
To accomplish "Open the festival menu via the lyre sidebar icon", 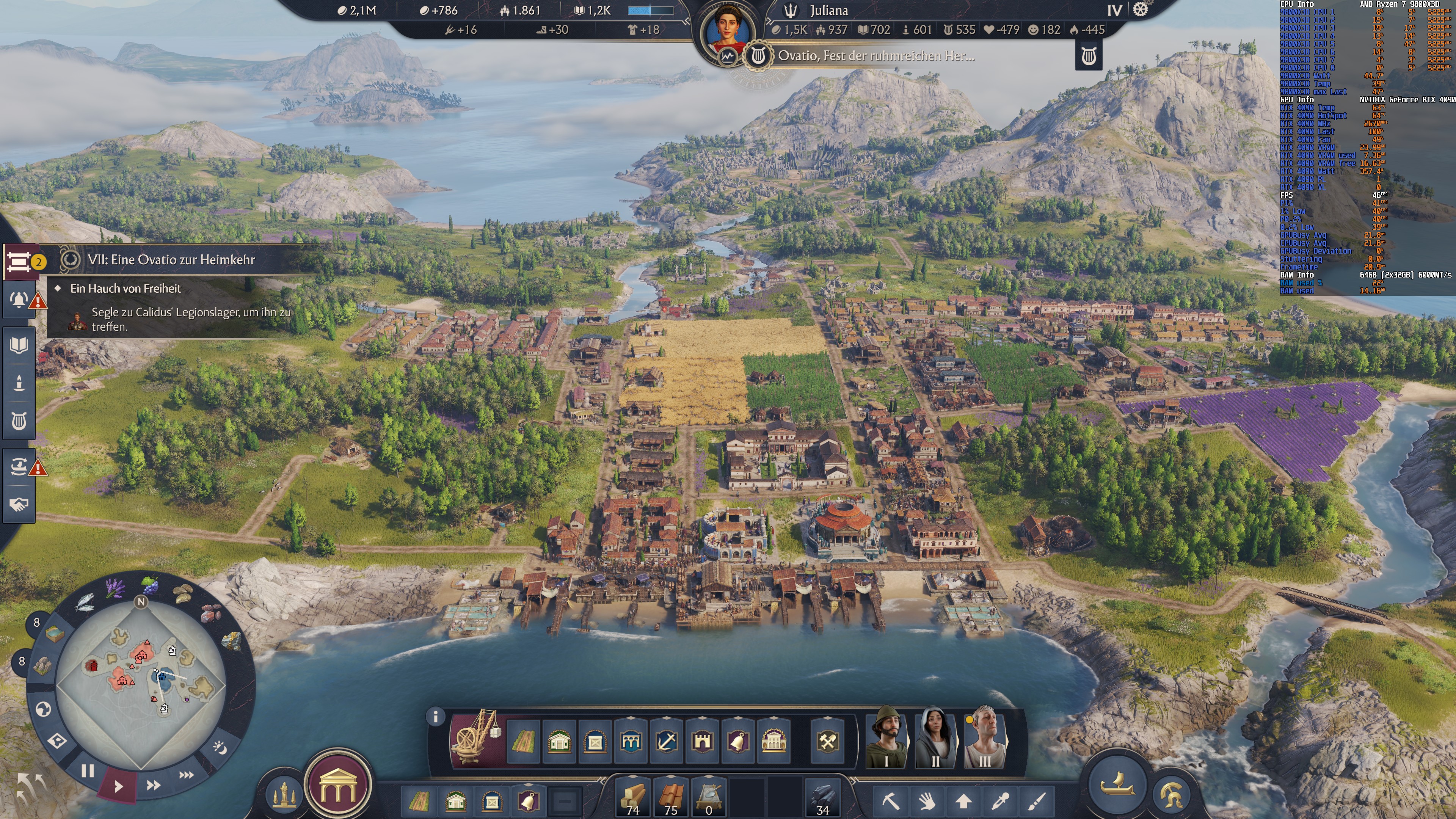I will click(x=19, y=422).
